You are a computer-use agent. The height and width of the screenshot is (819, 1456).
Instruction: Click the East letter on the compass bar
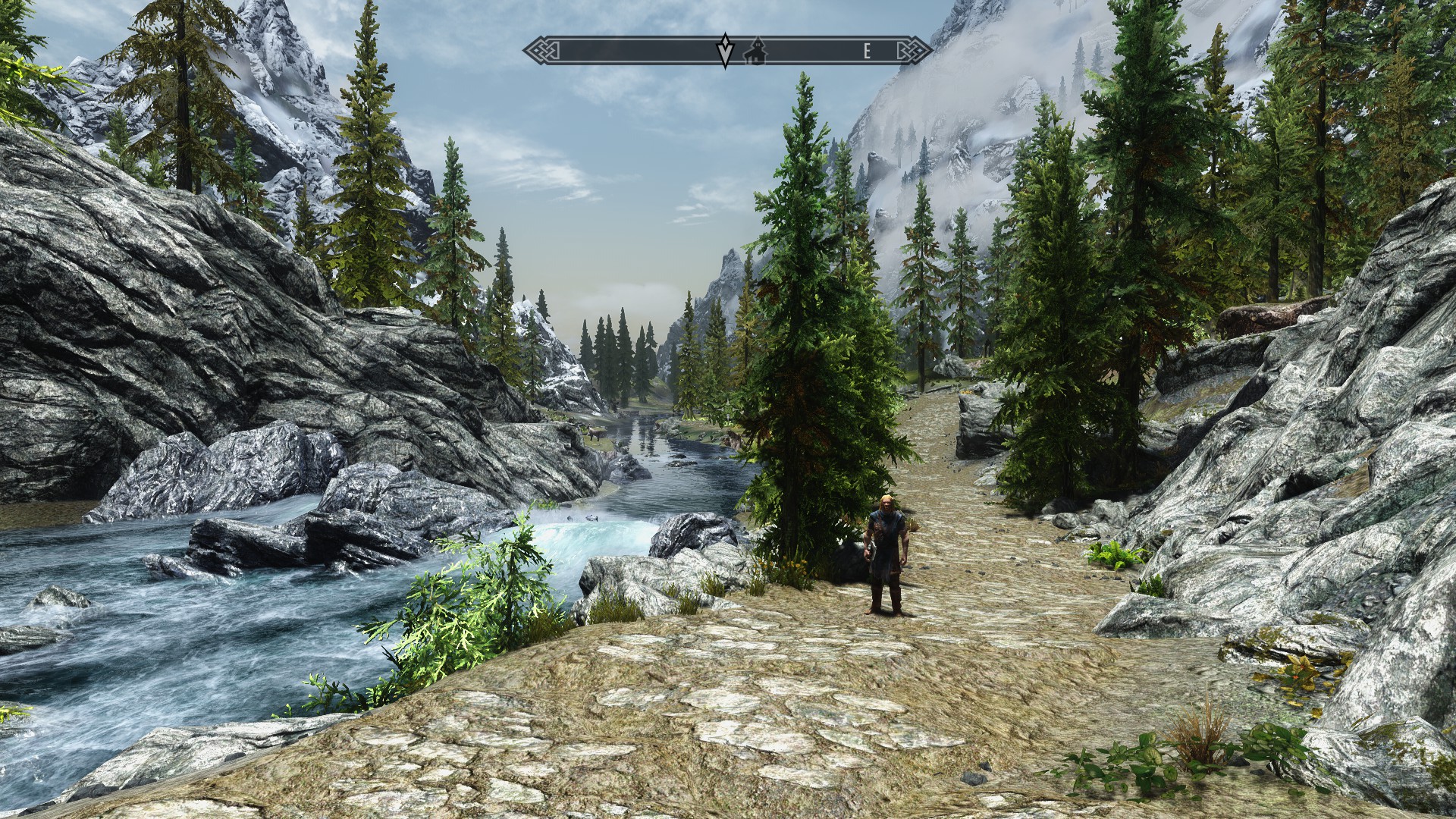click(867, 52)
